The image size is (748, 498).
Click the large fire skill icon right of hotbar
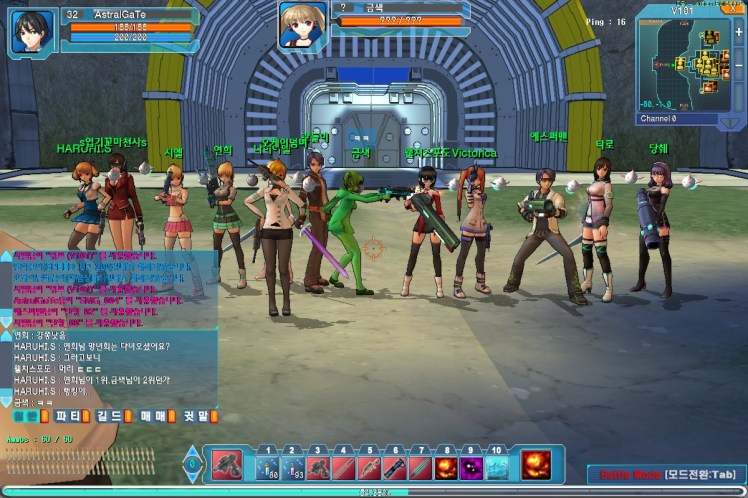(x=538, y=465)
